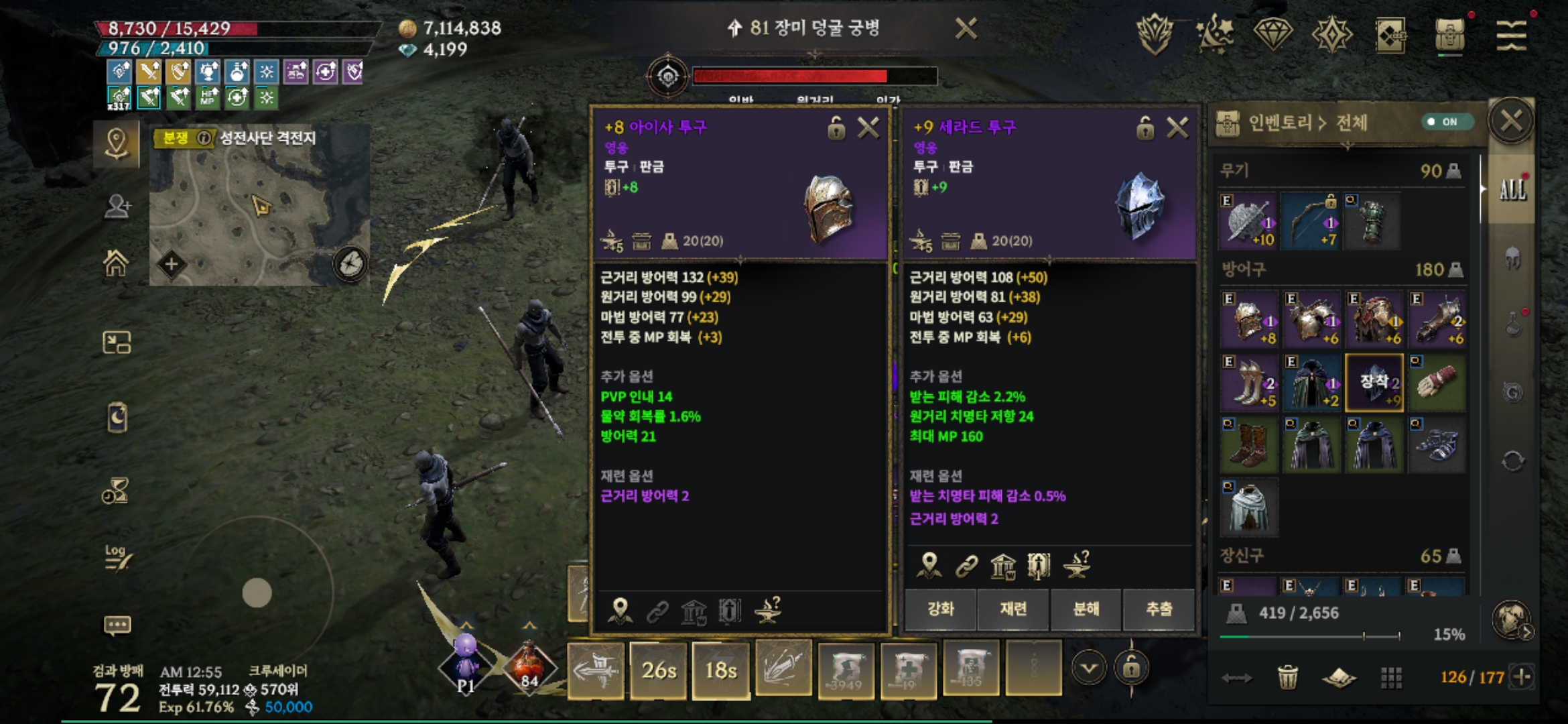Viewport: 1568px width, 724px height.
Task: Use the red potion with 84 count
Action: (529, 666)
